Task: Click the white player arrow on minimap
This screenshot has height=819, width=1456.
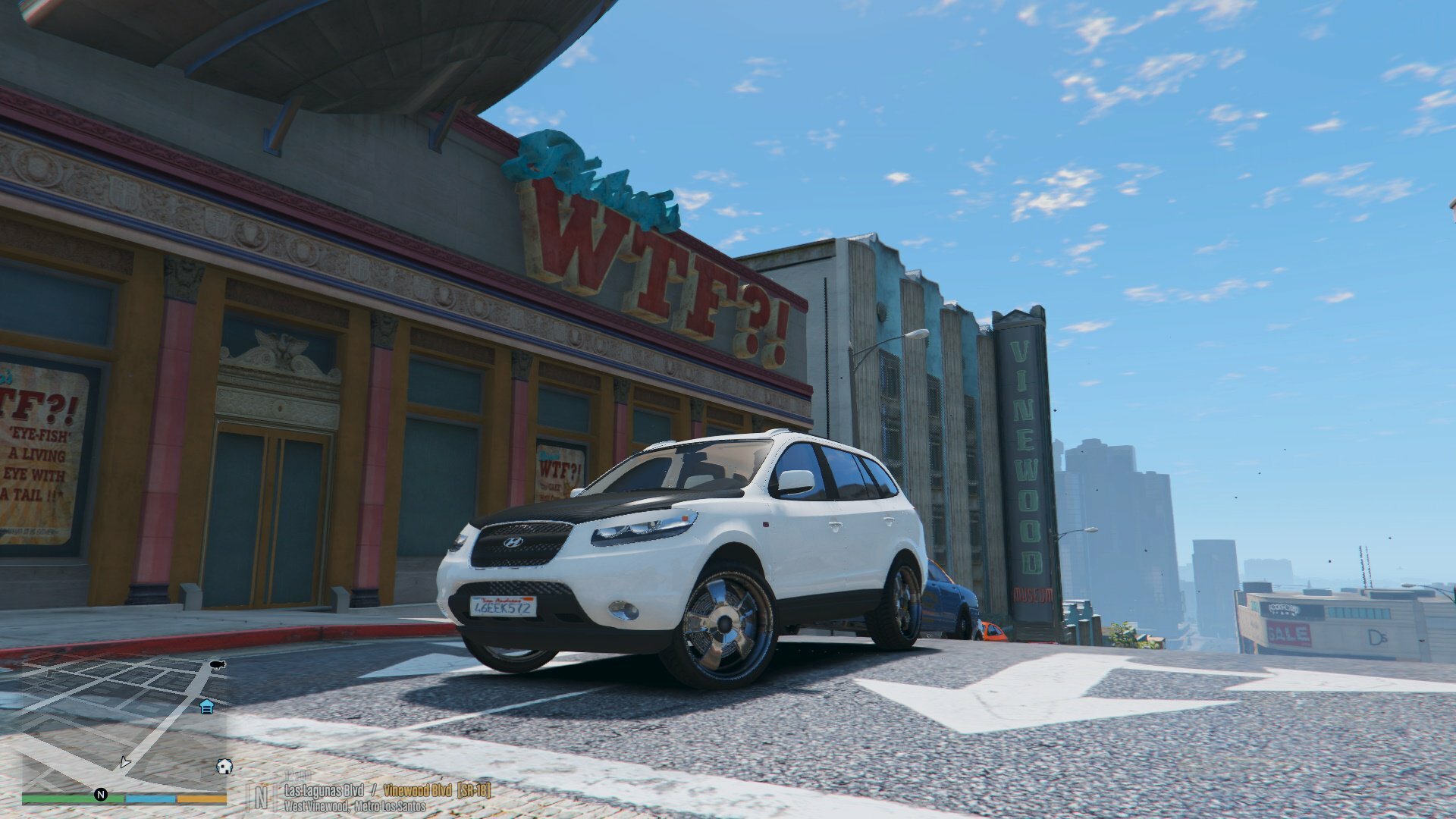Action: tap(124, 762)
